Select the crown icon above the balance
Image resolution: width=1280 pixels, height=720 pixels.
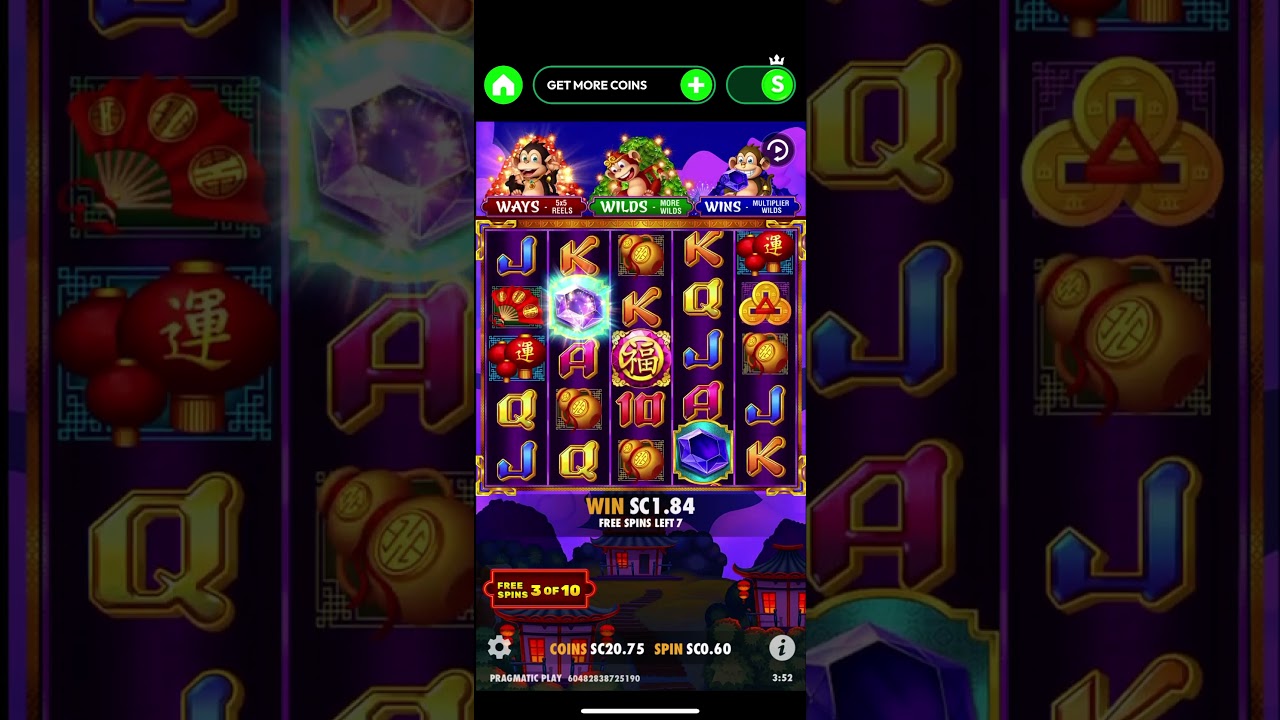pos(777,60)
